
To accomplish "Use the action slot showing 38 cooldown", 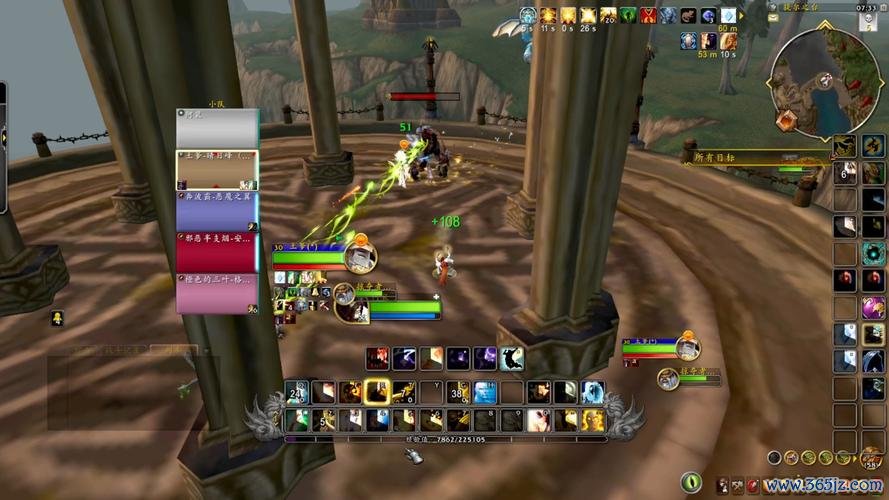I will tap(459, 392).
